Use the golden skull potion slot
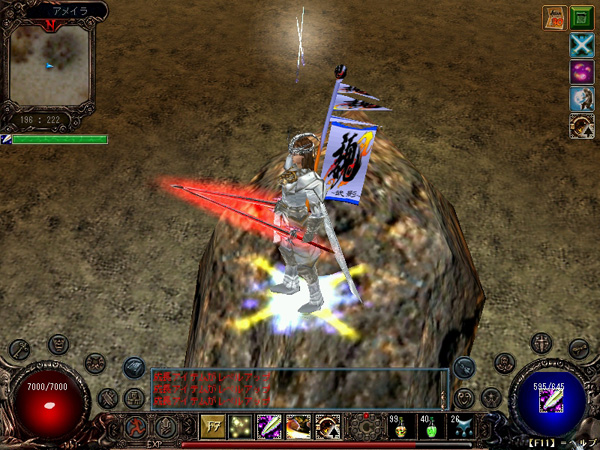 pyautogui.click(x=400, y=428)
